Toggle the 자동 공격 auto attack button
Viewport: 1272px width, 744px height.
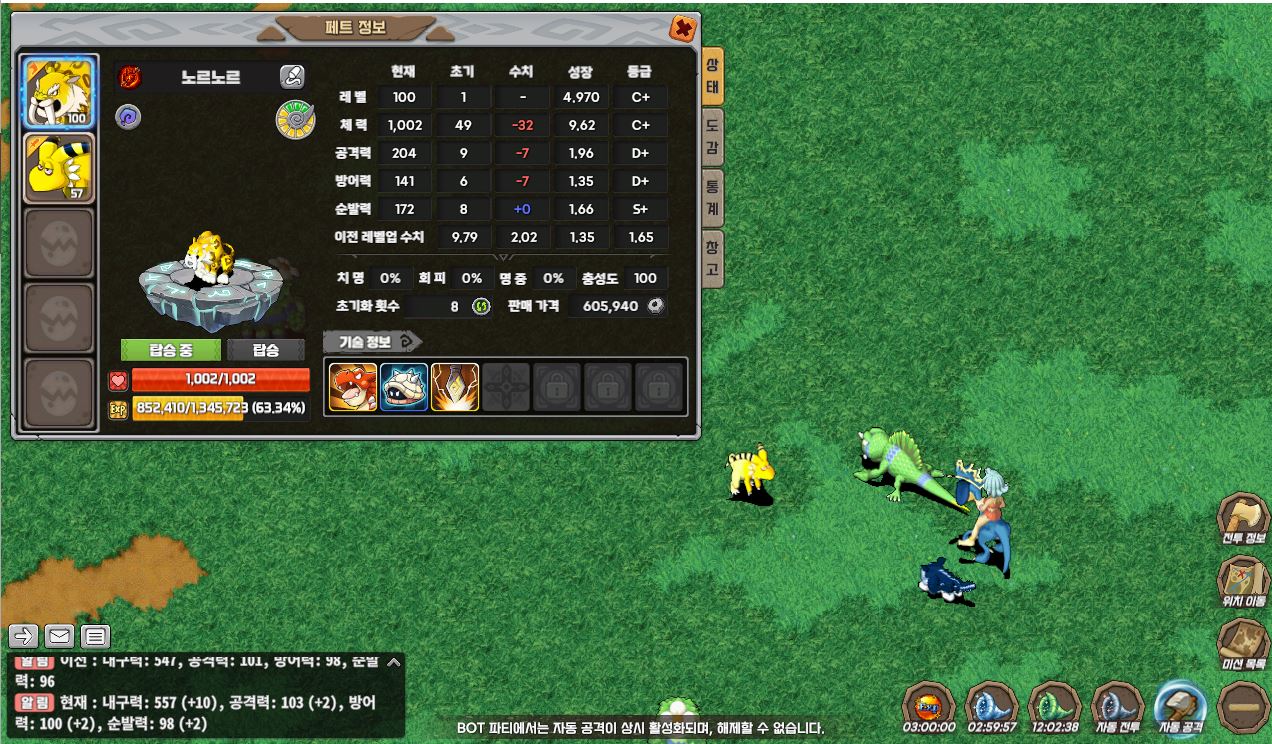click(1181, 708)
